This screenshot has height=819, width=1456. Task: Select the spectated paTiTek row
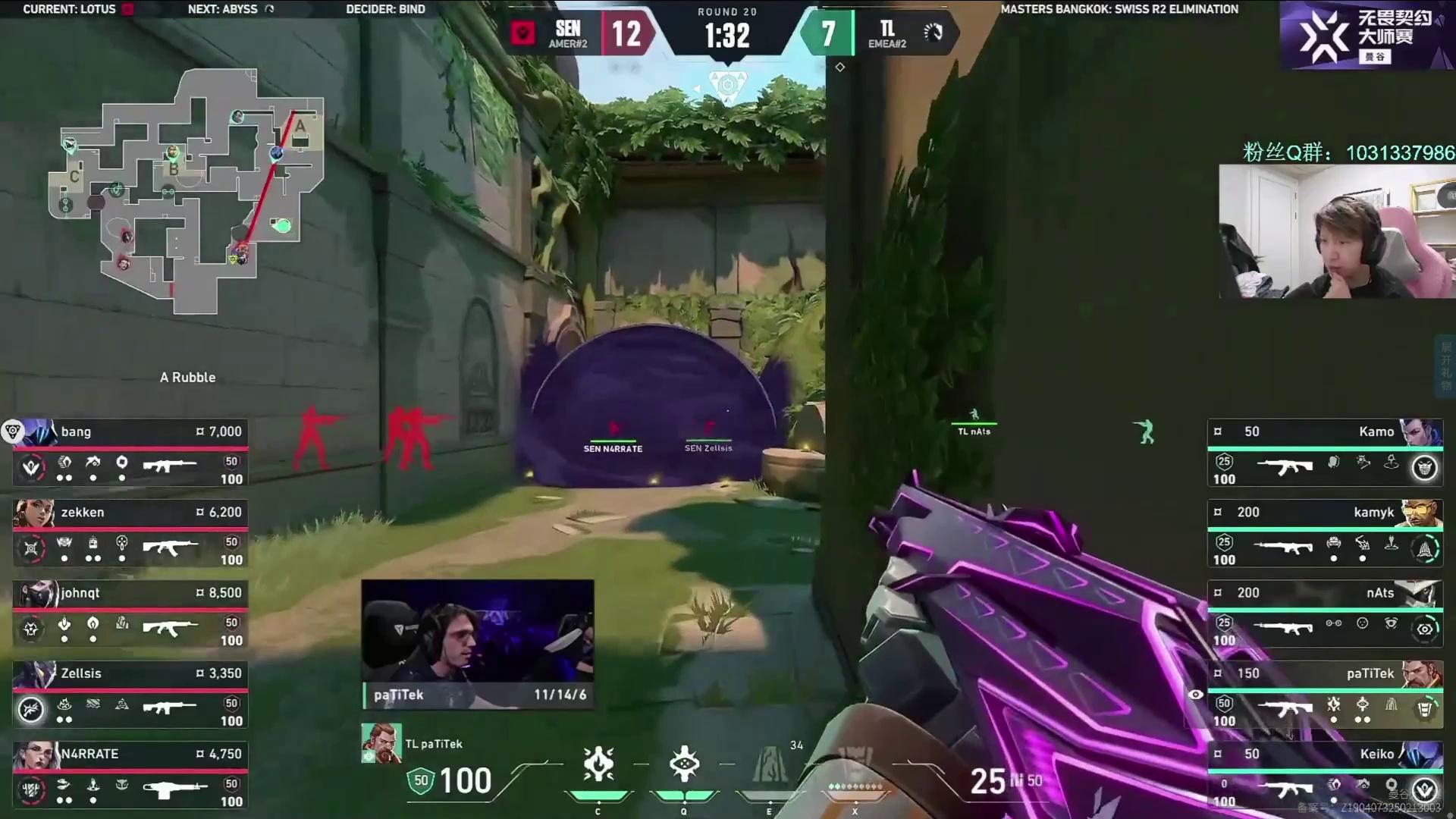coord(1325,695)
